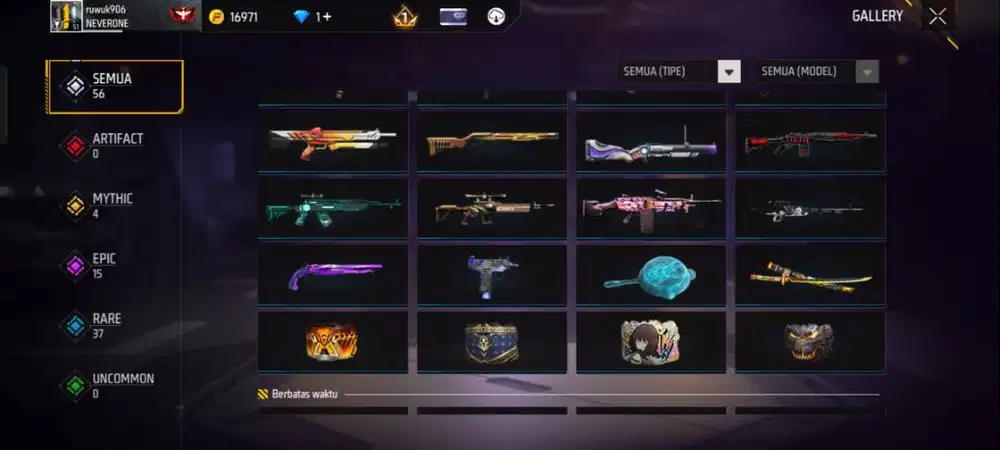Open the flaming orange loot box skin
The height and width of the screenshot is (450, 1000).
click(333, 341)
